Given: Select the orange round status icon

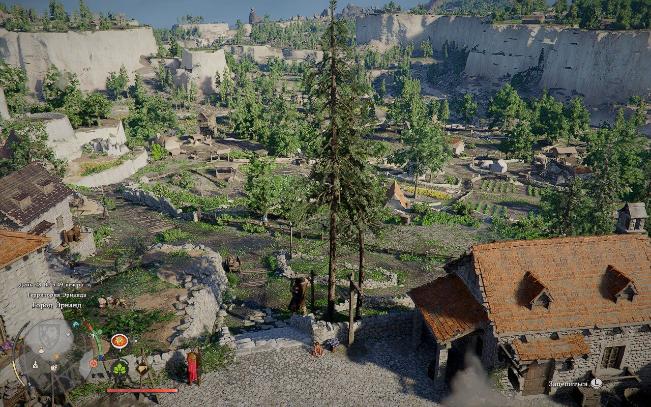Looking at the screenshot, I should click(119, 341).
